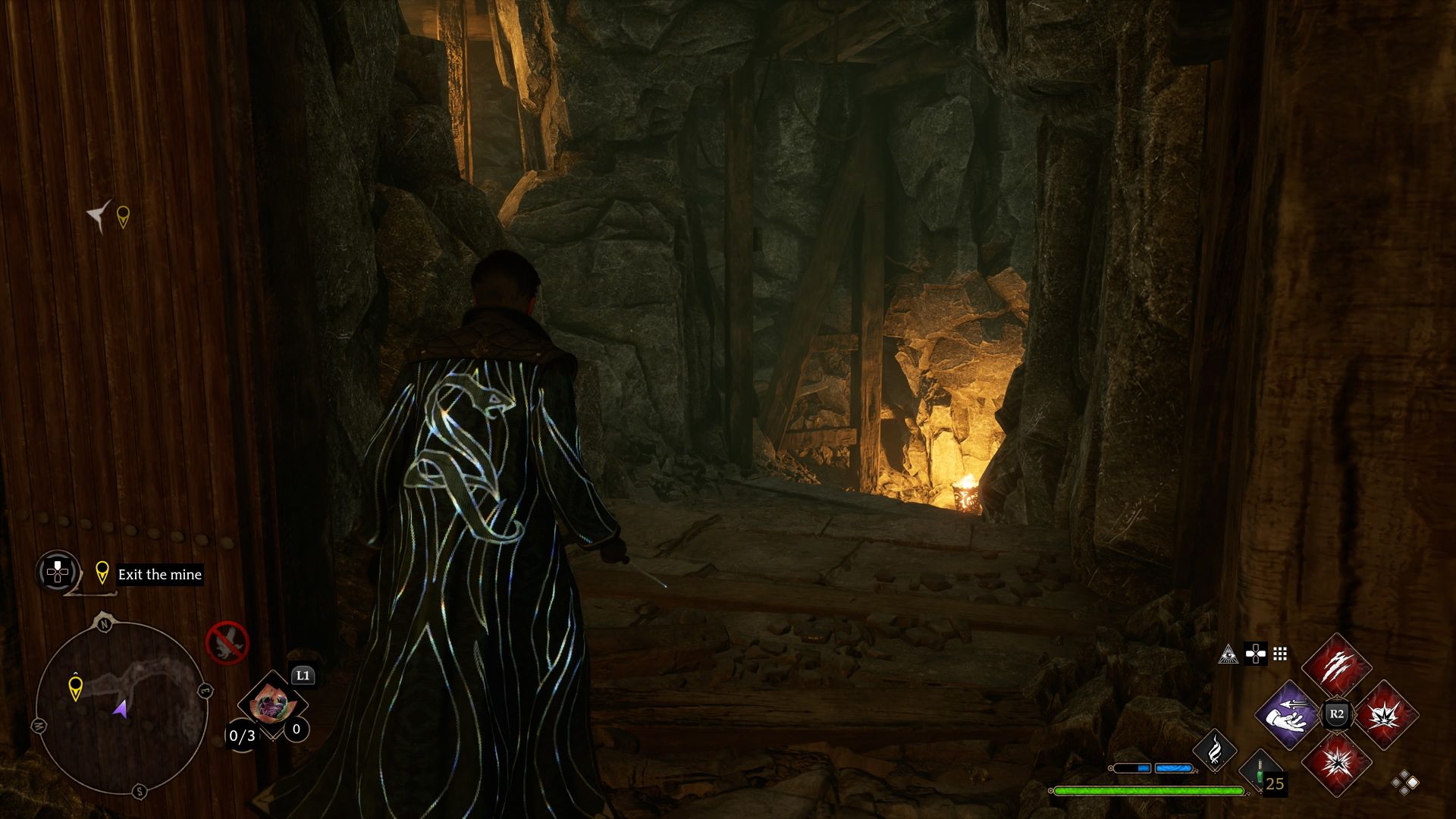This screenshot has height=819, width=1456.
Task: Select the Ancient Magic Throw hand icon
Action: 1288,716
